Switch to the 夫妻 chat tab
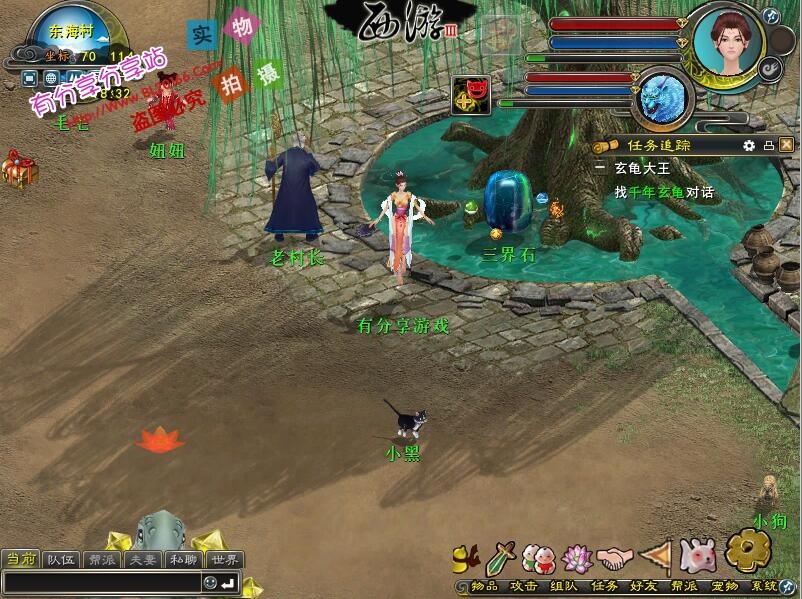 tap(141, 560)
